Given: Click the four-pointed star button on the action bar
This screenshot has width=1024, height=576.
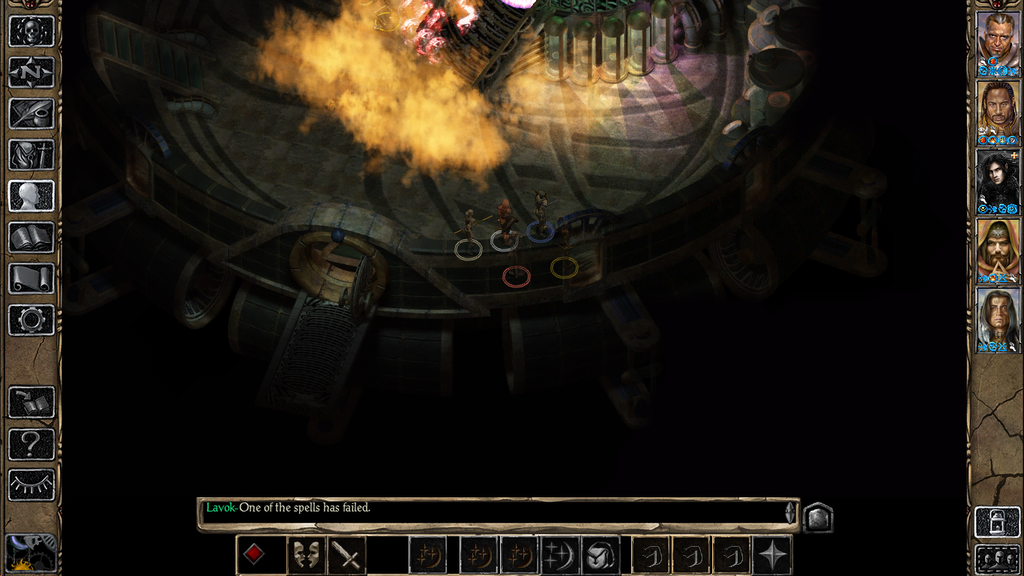Looking at the screenshot, I should click(773, 555).
